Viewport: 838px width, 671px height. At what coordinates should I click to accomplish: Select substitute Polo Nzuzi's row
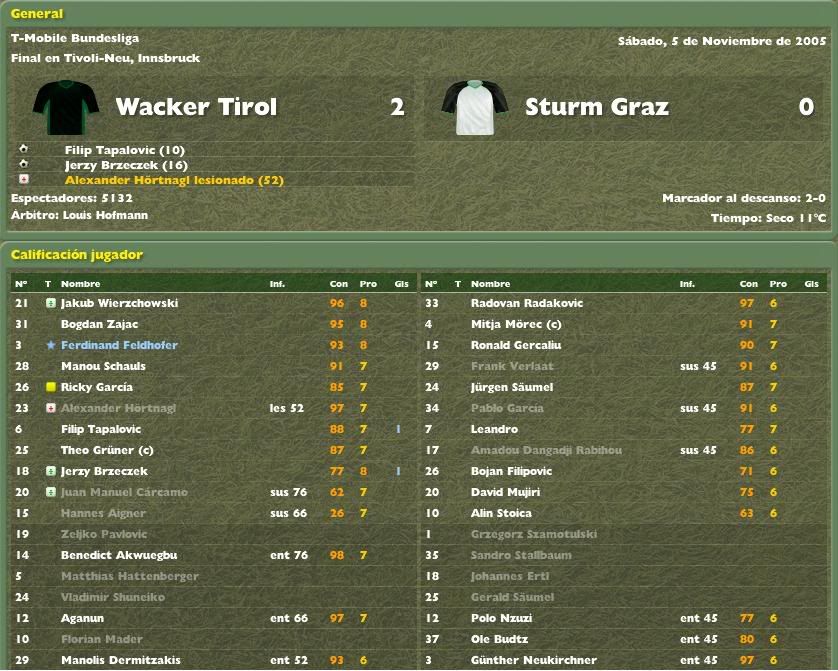[501, 618]
